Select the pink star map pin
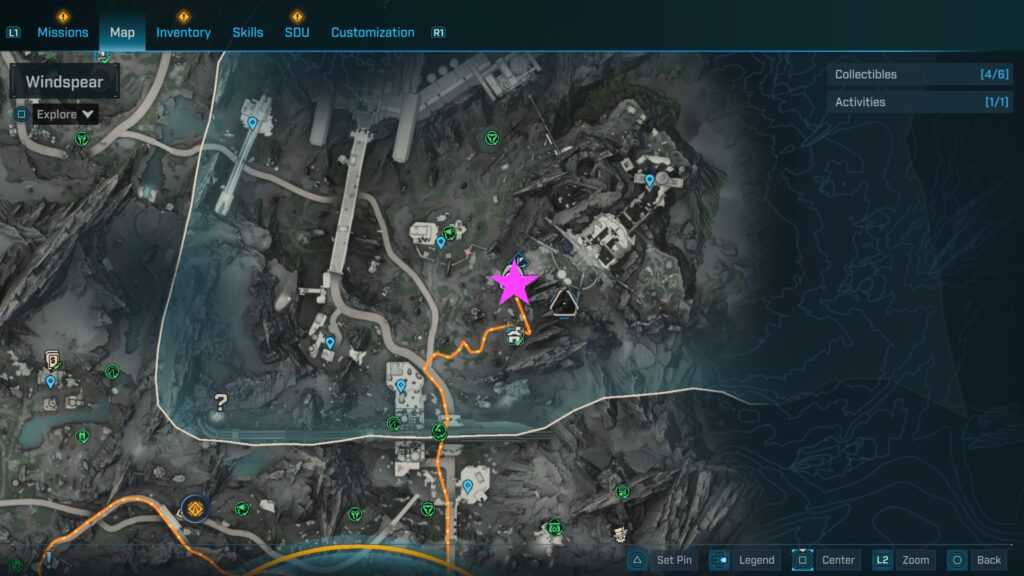This screenshot has width=1024, height=576. pos(516,283)
